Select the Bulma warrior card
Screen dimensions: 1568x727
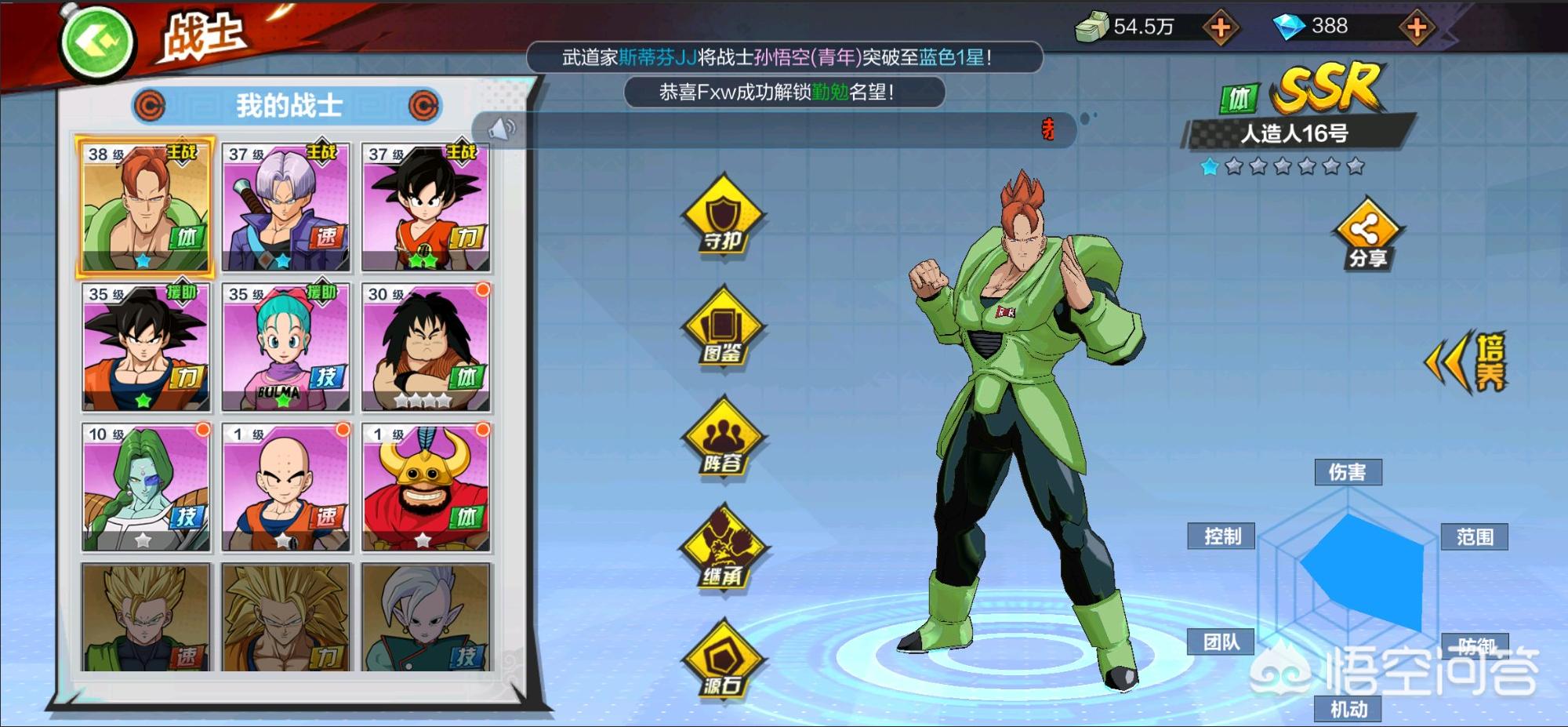[x=285, y=347]
